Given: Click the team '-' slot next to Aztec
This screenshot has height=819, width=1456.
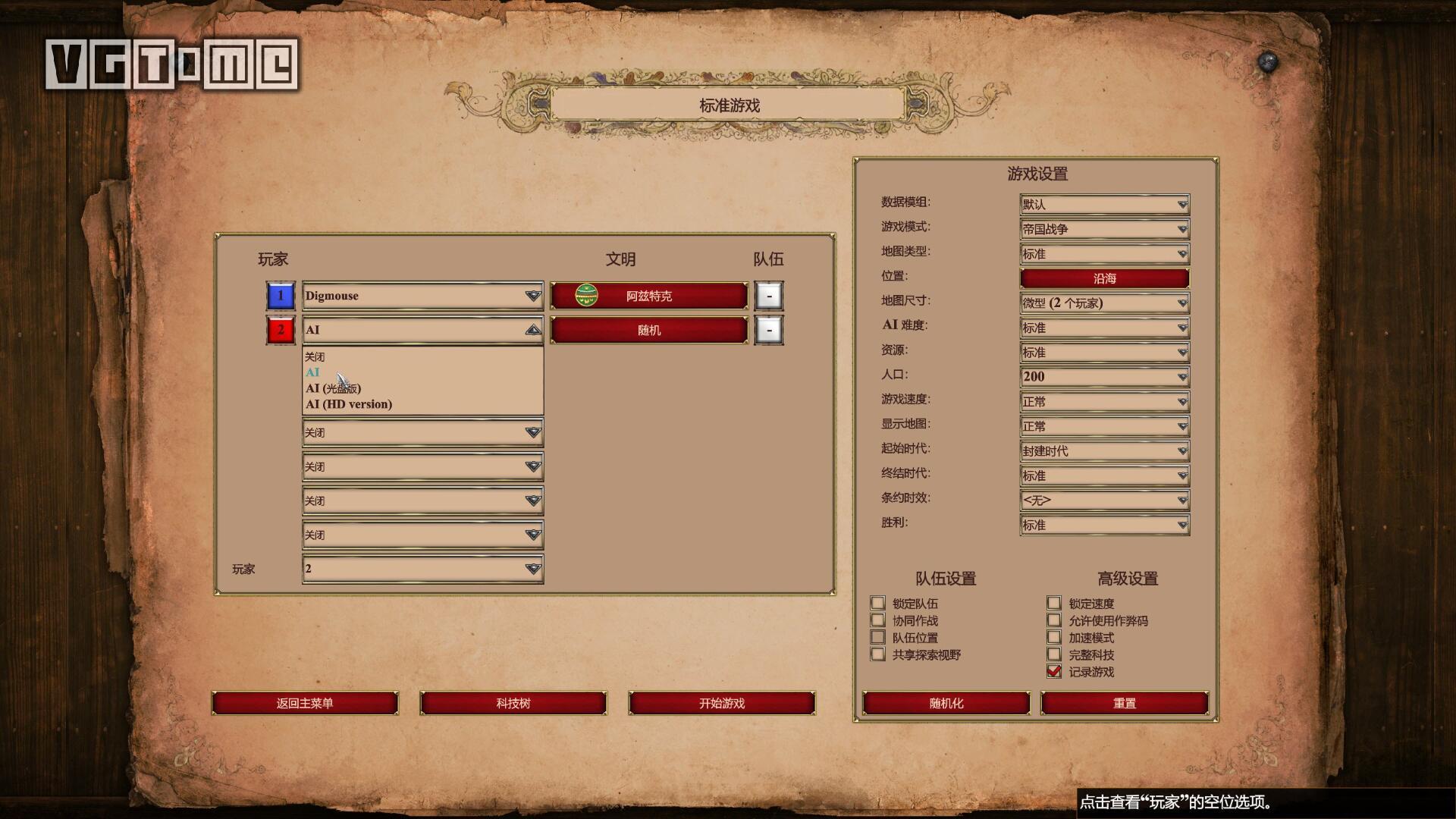Looking at the screenshot, I should coord(769,296).
